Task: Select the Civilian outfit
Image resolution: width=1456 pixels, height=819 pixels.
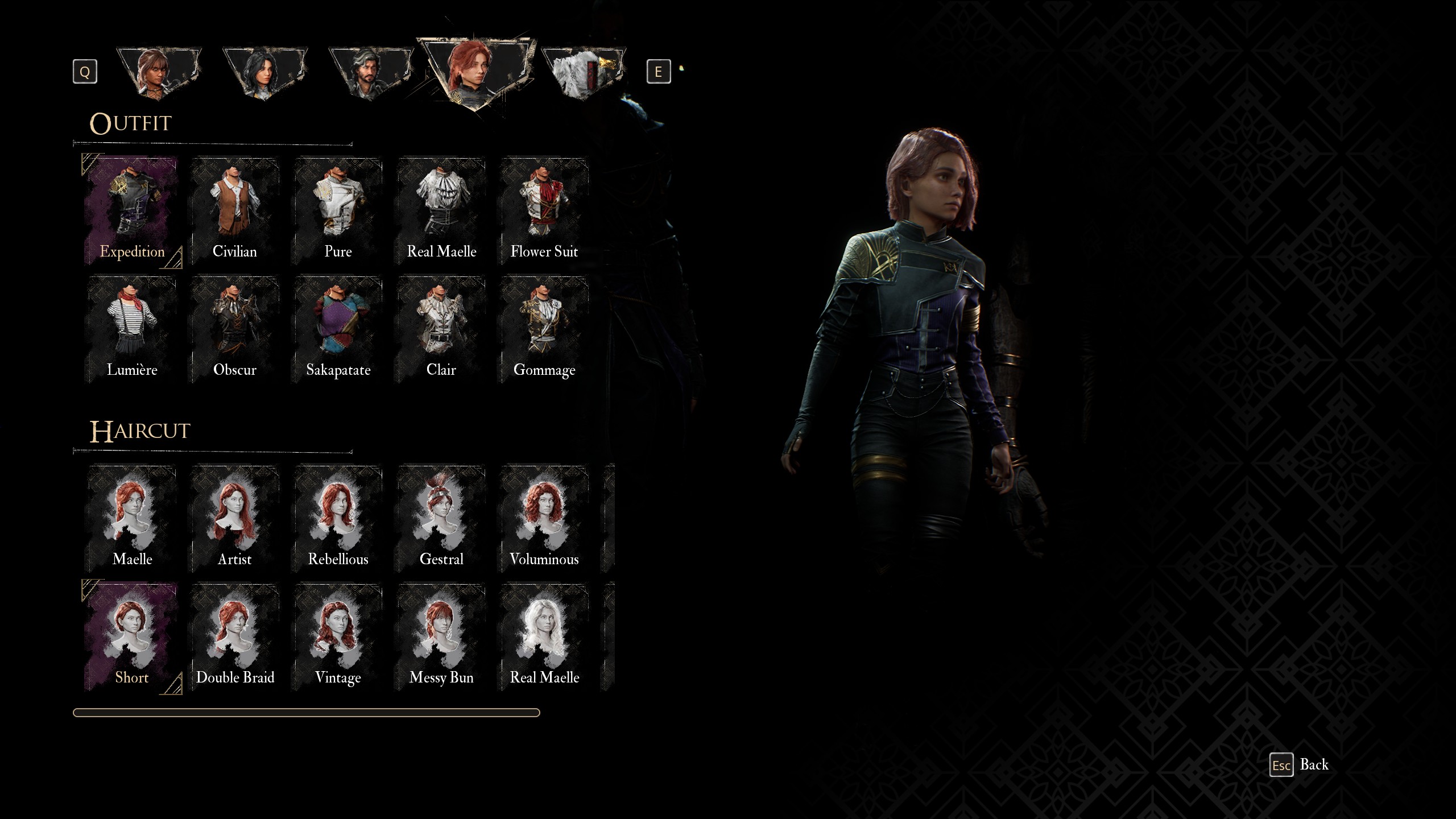Action: point(234,211)
